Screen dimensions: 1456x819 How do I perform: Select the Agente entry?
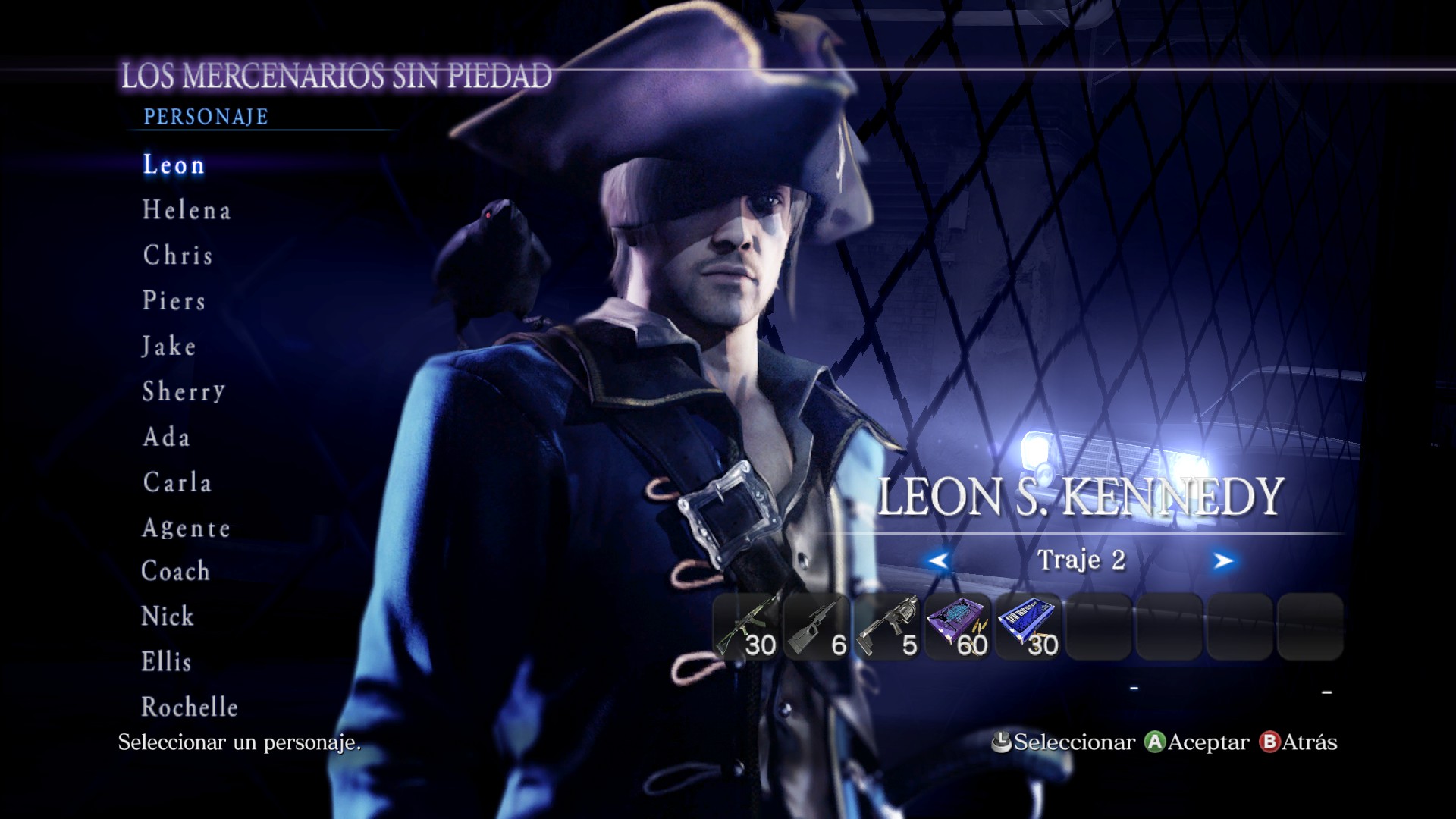pos(187,528)
